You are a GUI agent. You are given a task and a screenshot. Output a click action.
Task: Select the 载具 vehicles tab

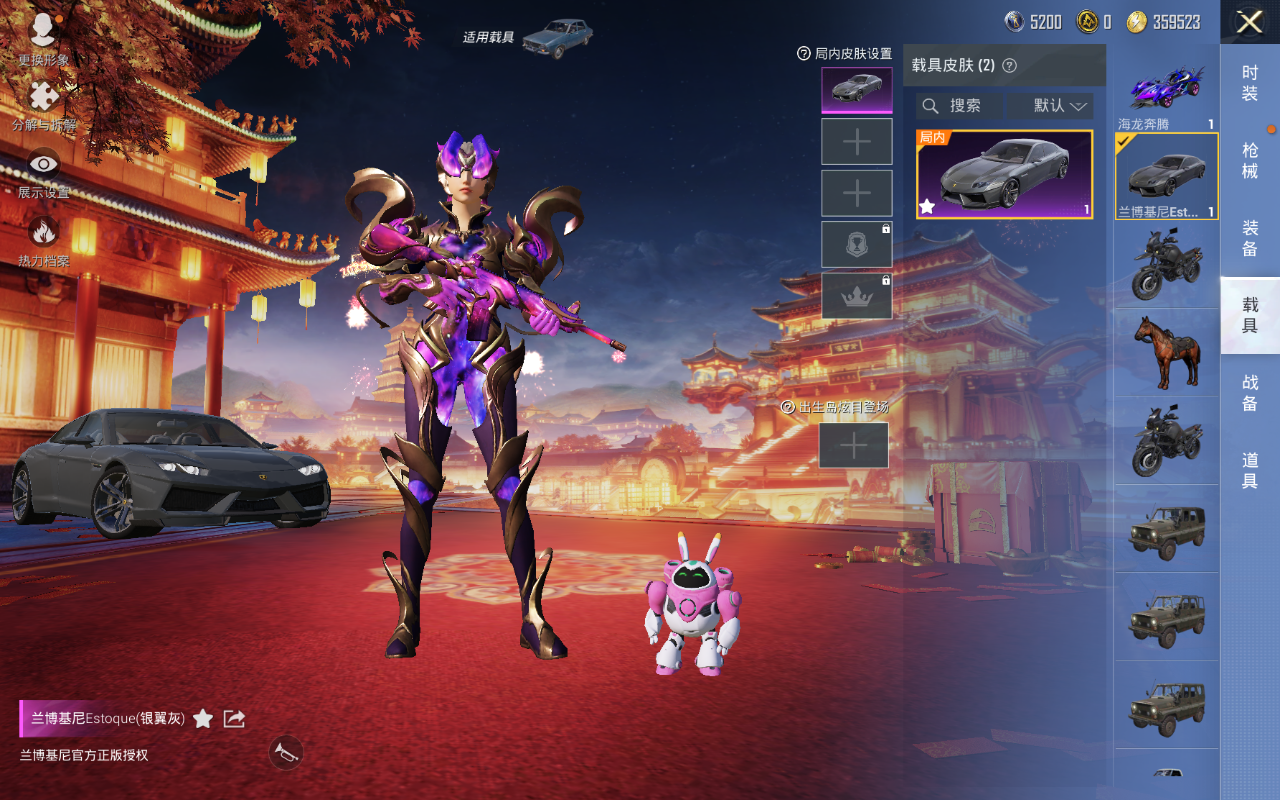pos(1250,315)
